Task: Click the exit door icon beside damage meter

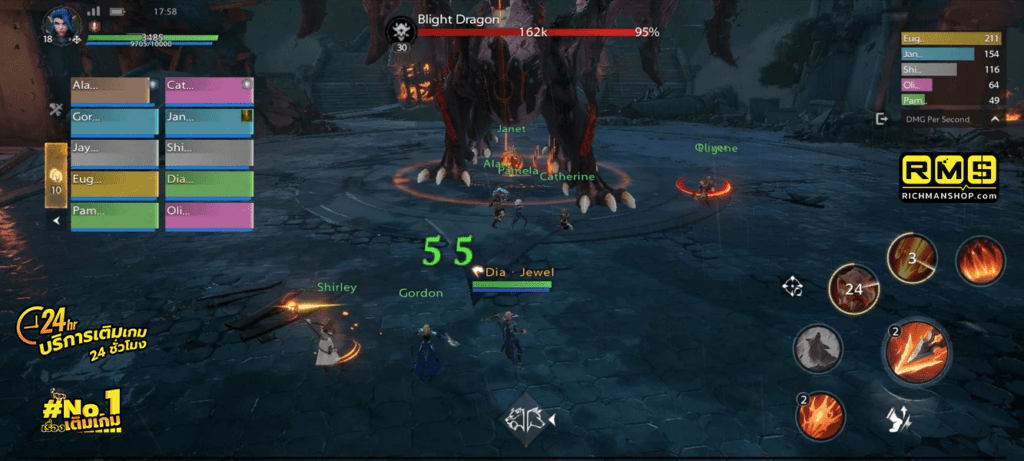Action: coord(881,119)
